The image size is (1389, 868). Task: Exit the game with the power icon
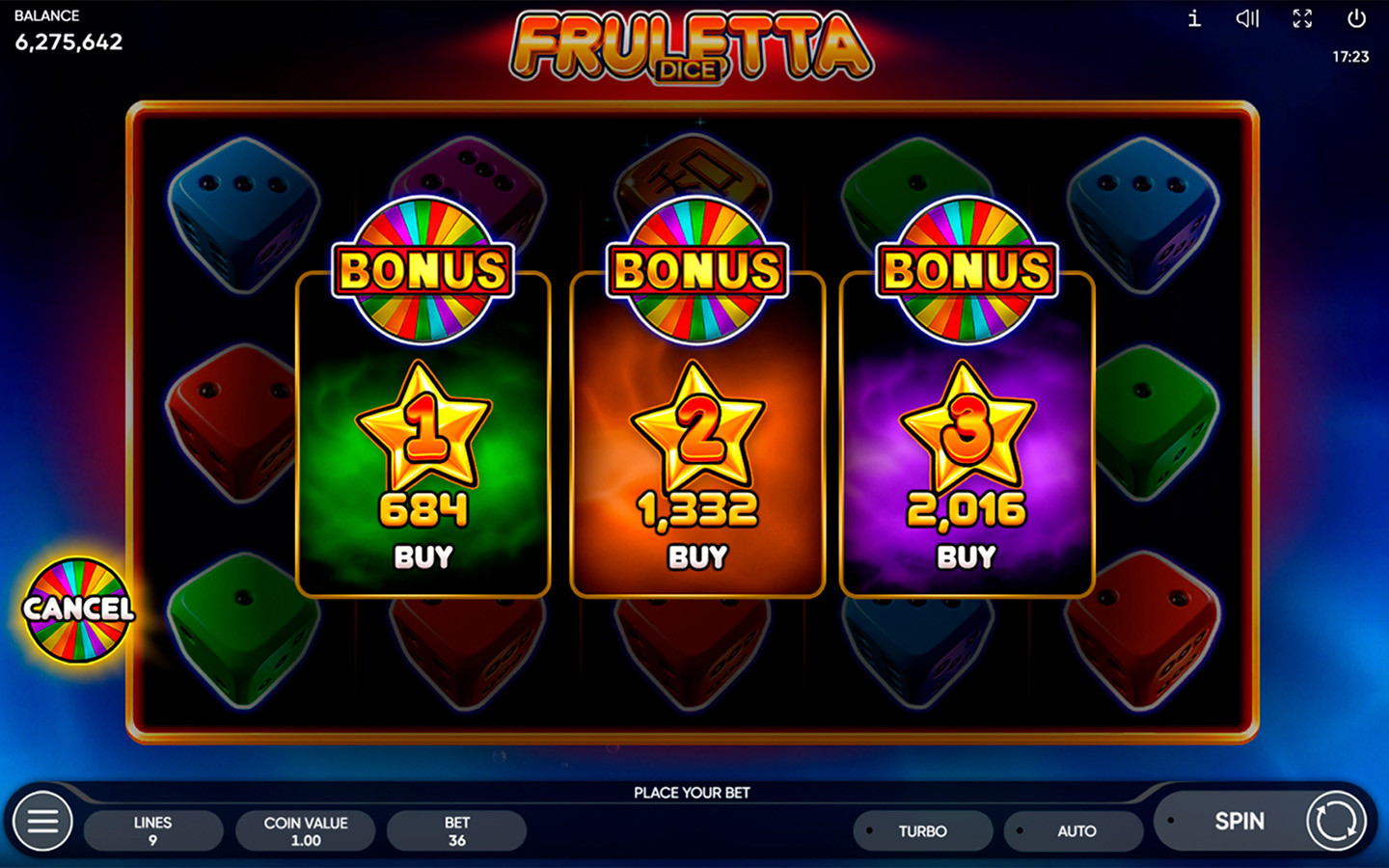click(1356, 18)
